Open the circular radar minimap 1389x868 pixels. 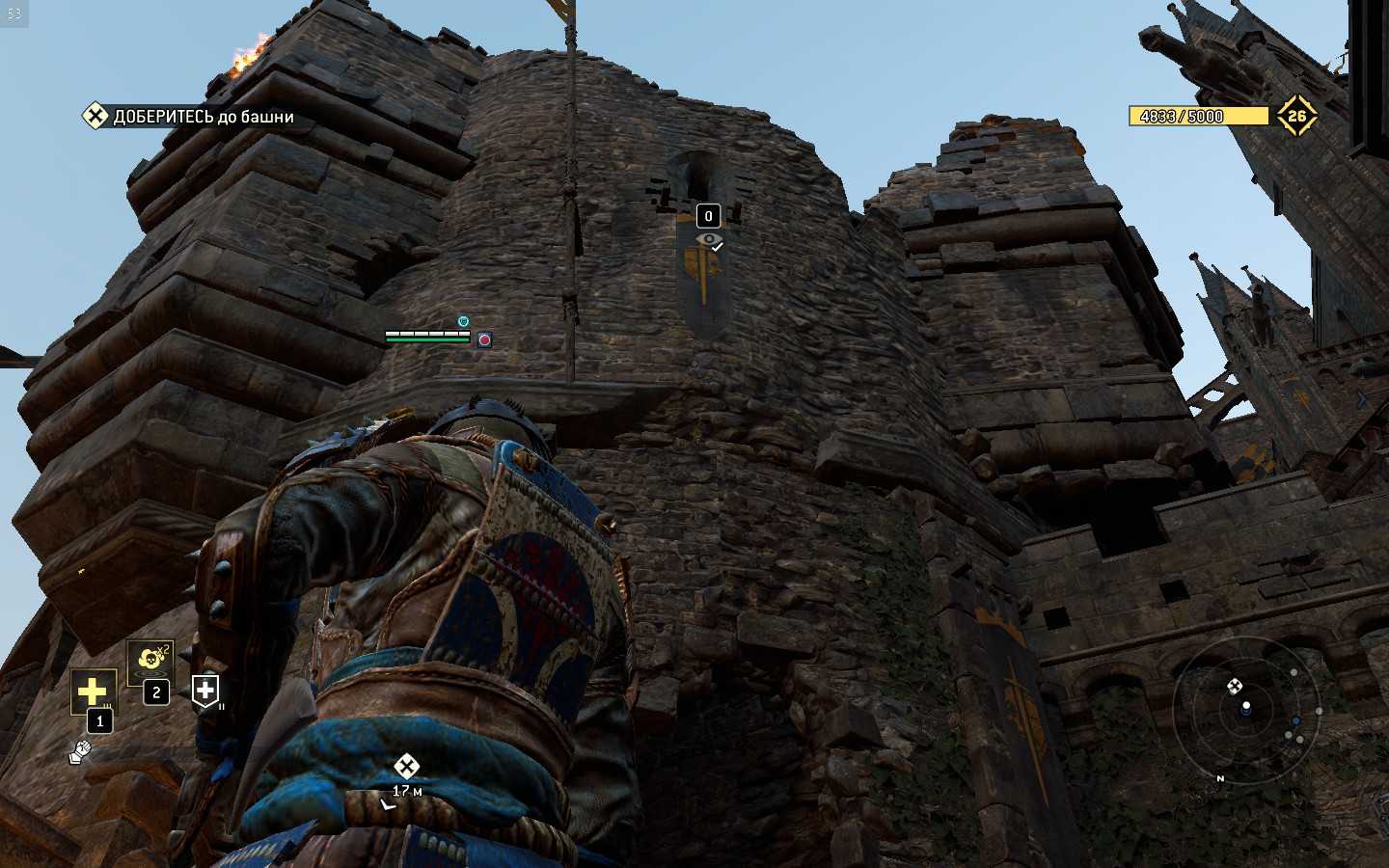pos(1245,710)
